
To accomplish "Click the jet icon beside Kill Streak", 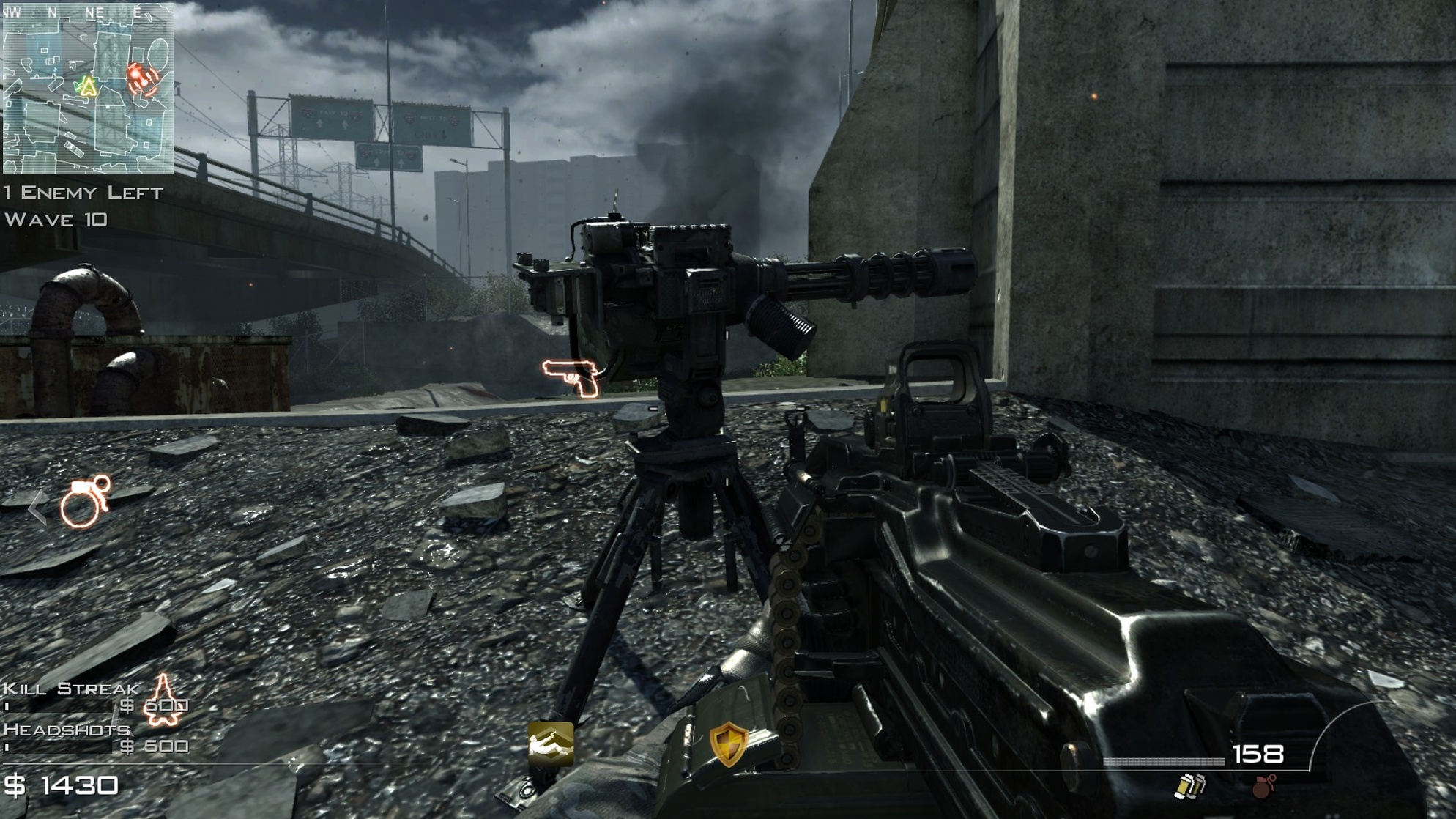I will pos(163,700).
